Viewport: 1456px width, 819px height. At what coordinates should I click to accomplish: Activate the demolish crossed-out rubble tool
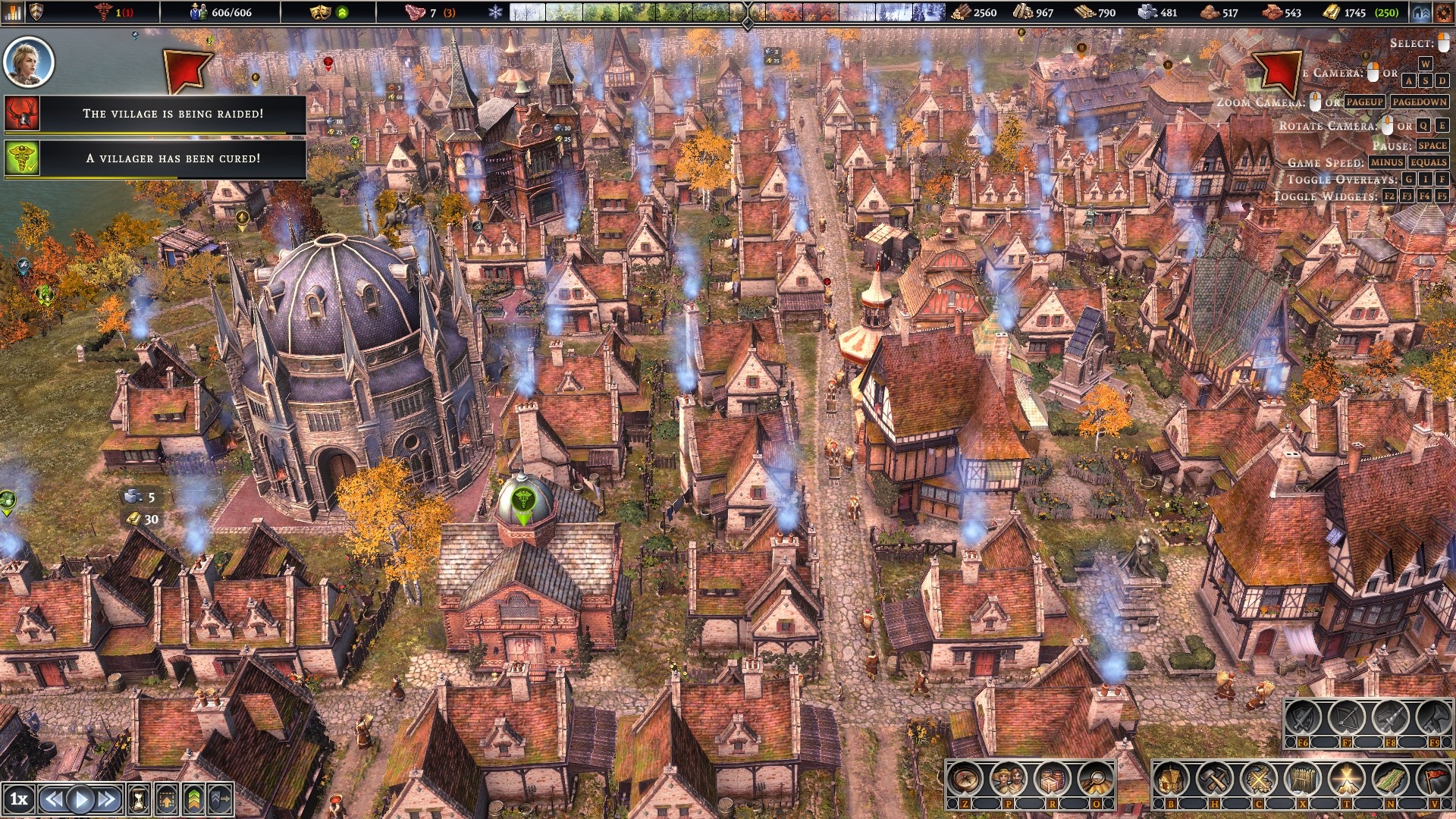[x=1259, y=779]
